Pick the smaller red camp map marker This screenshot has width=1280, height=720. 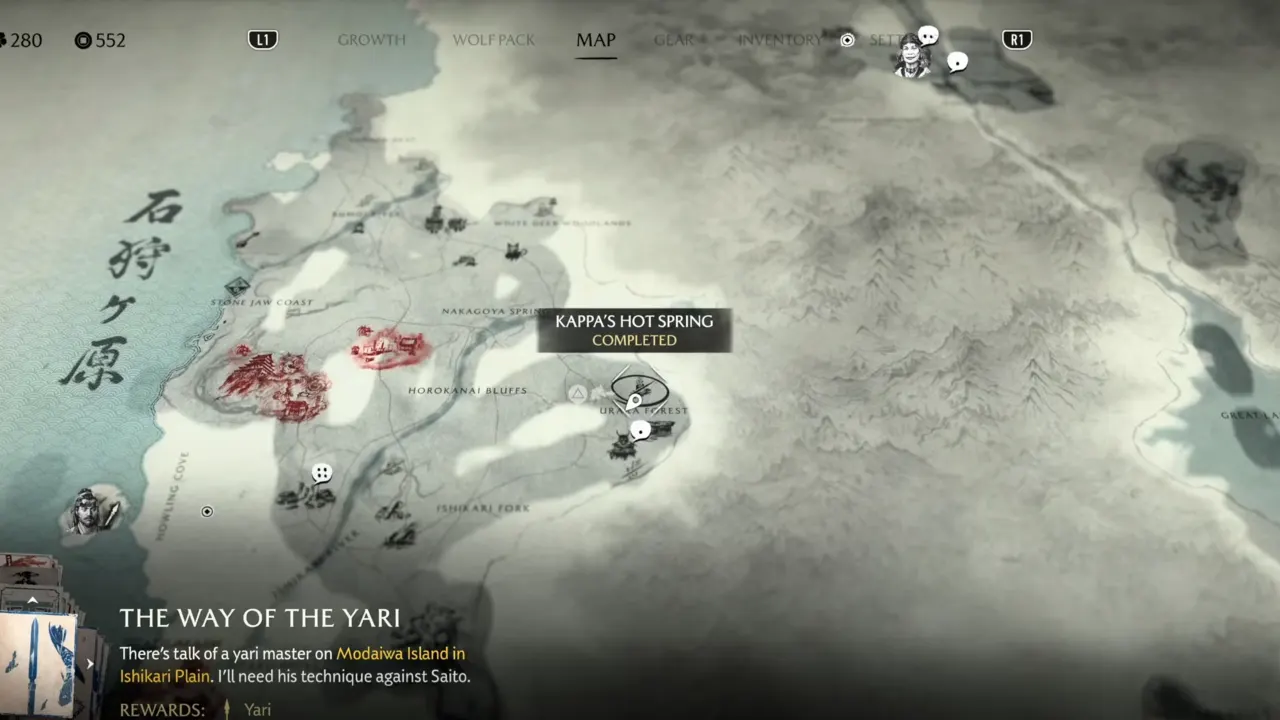pos(388,346)
